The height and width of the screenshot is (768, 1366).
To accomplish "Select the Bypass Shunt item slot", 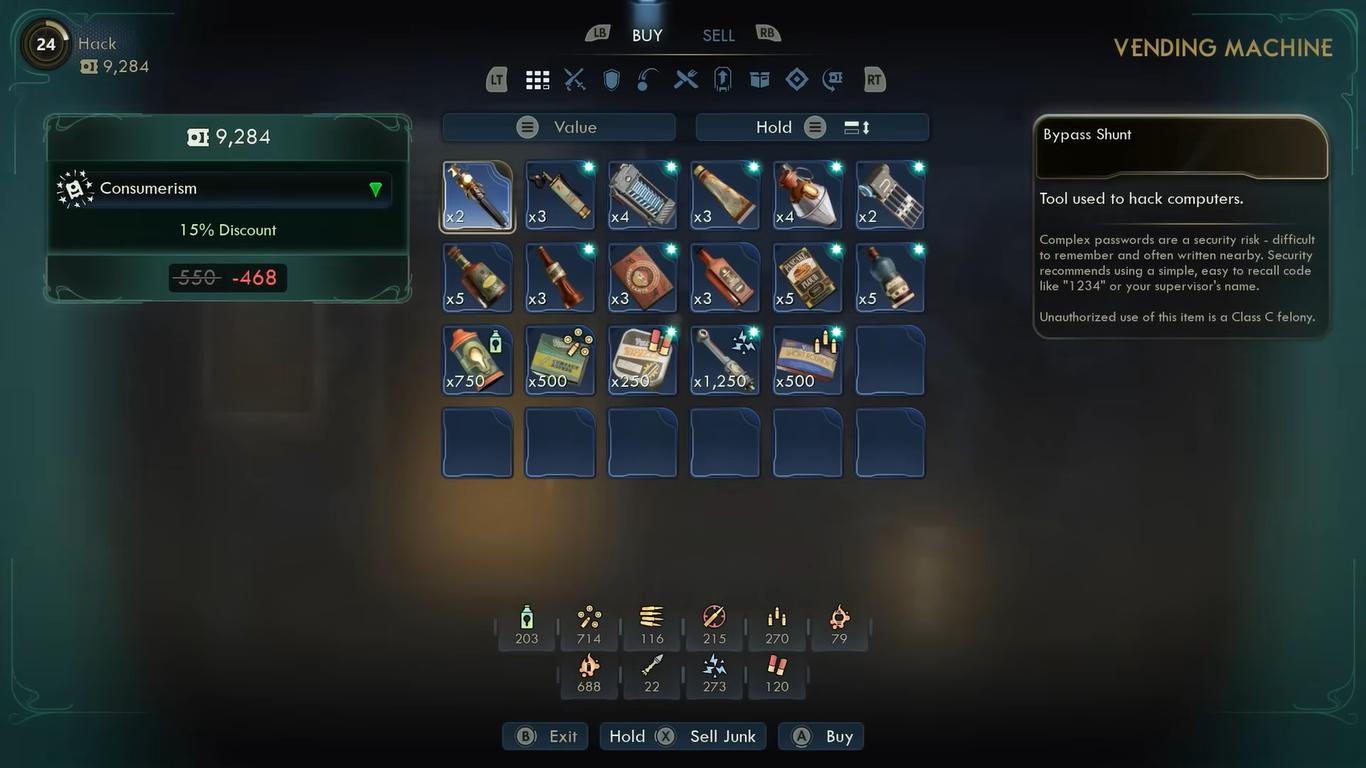I will pos(477,196).
